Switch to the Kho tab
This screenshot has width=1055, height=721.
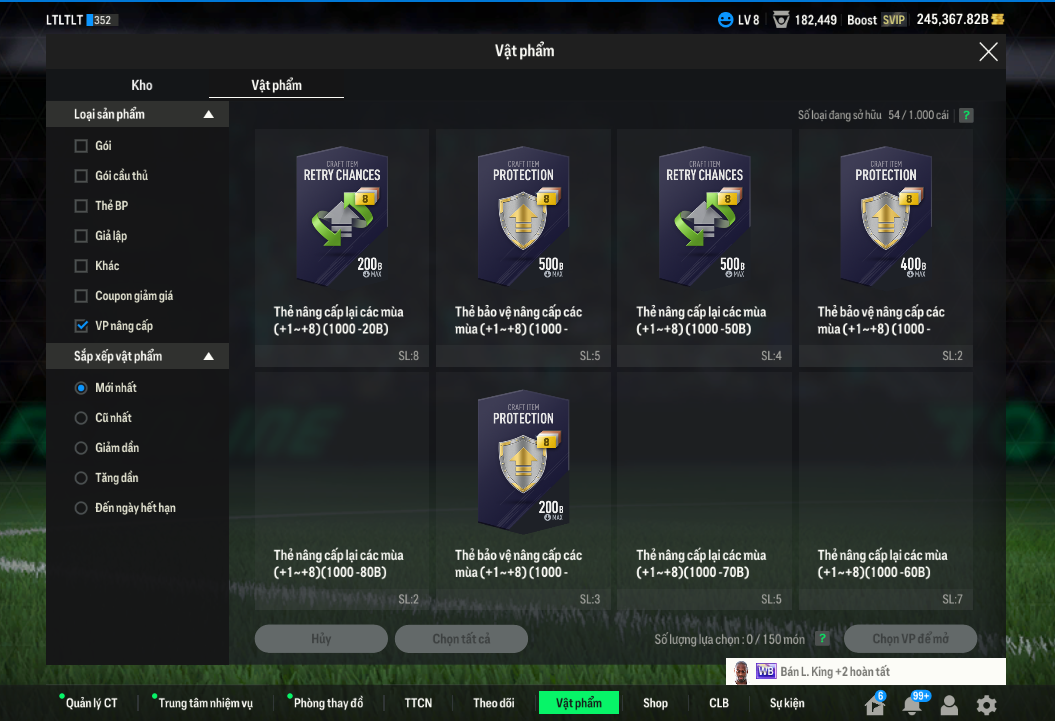tap(142, 85)
